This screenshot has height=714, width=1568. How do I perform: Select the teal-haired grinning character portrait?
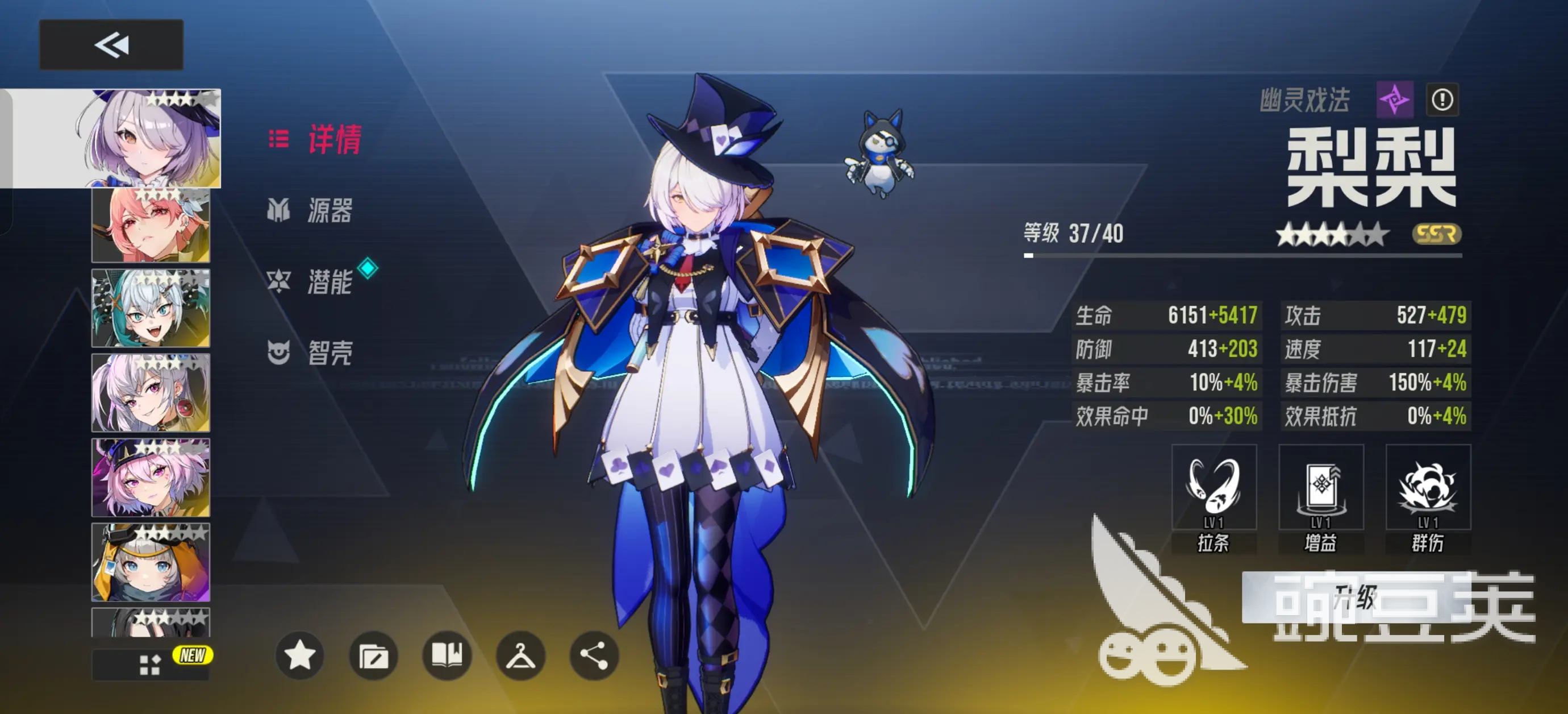tap(151, 308)
